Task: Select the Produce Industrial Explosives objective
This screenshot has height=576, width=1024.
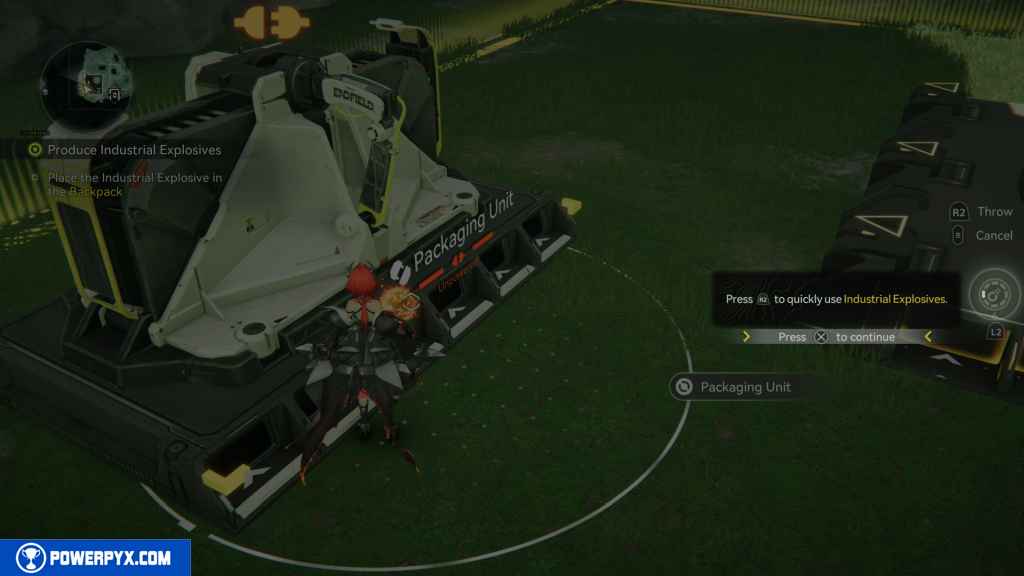Action: 126,150
